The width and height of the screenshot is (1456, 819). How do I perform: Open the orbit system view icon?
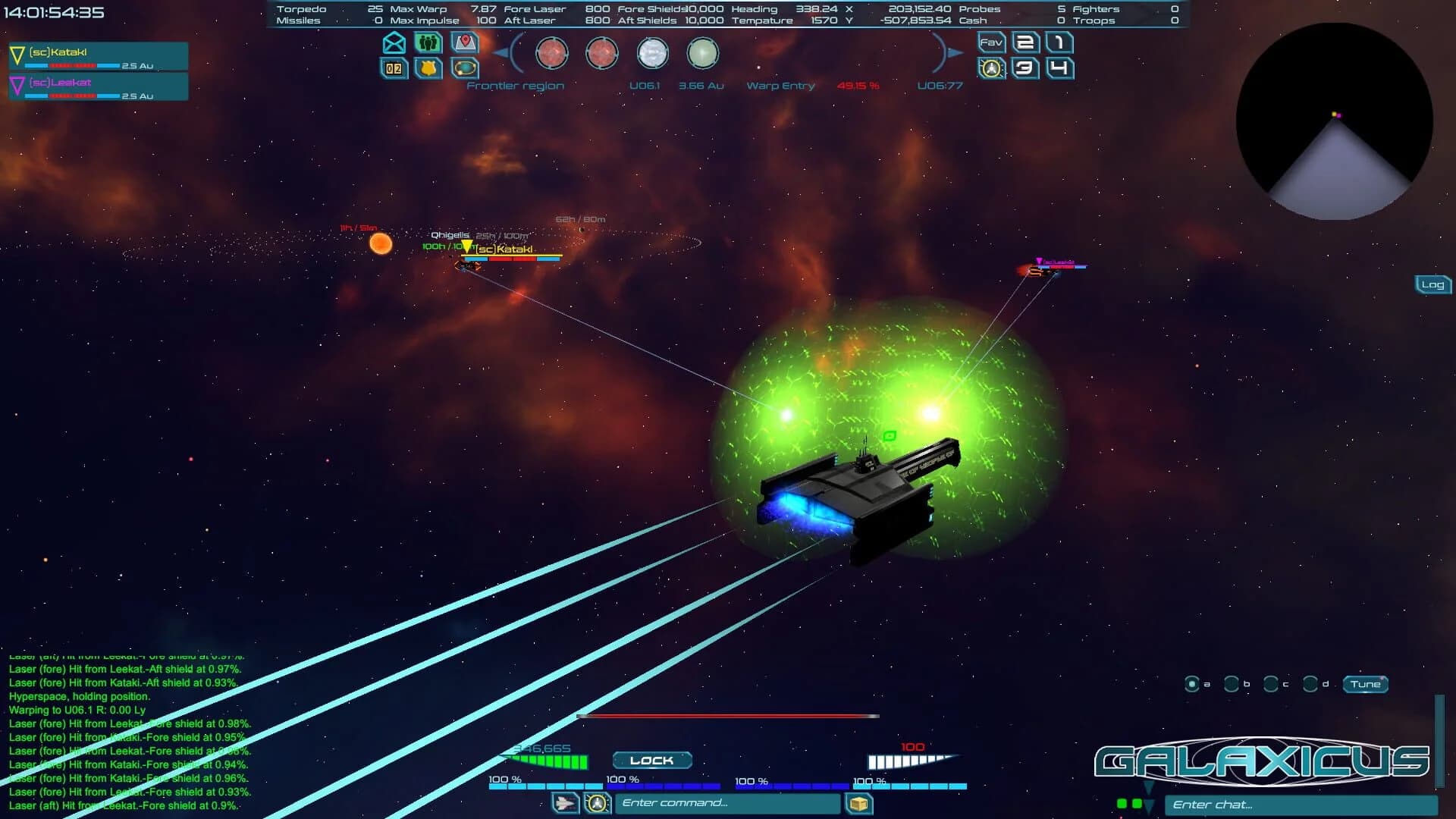[x=463, y=69]
